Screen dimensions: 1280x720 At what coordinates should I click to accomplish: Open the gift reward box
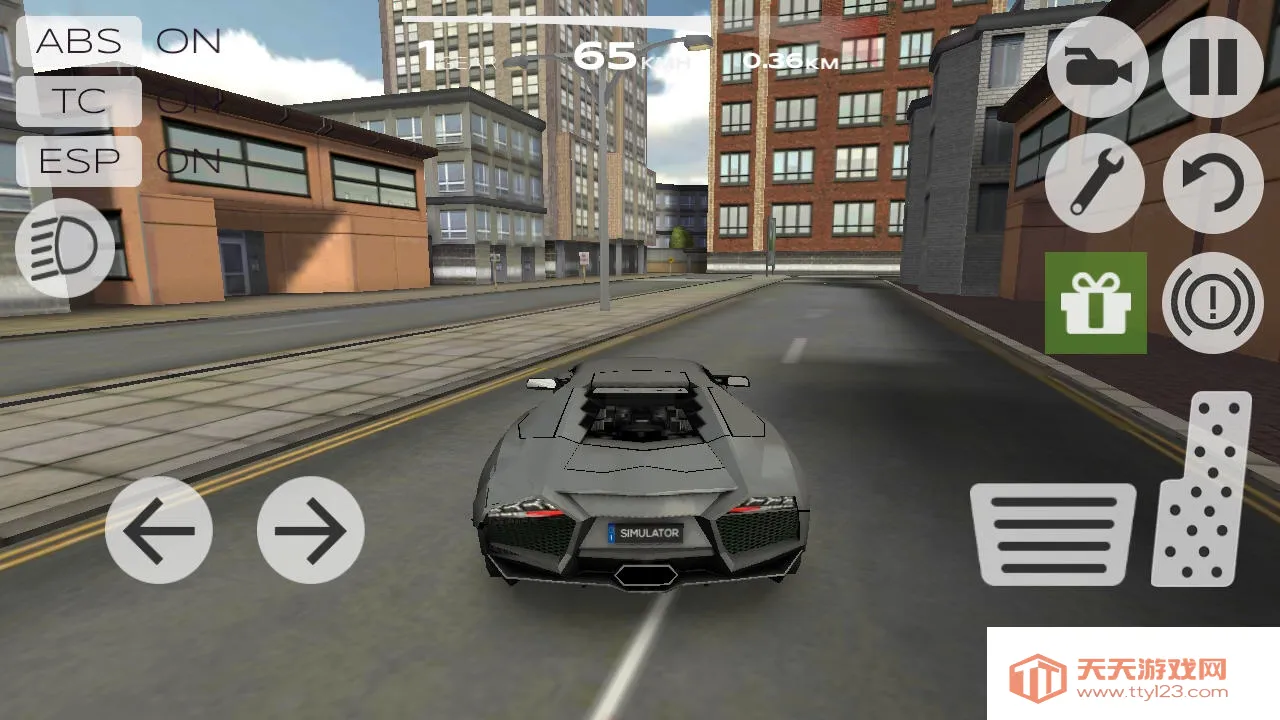1096,303
